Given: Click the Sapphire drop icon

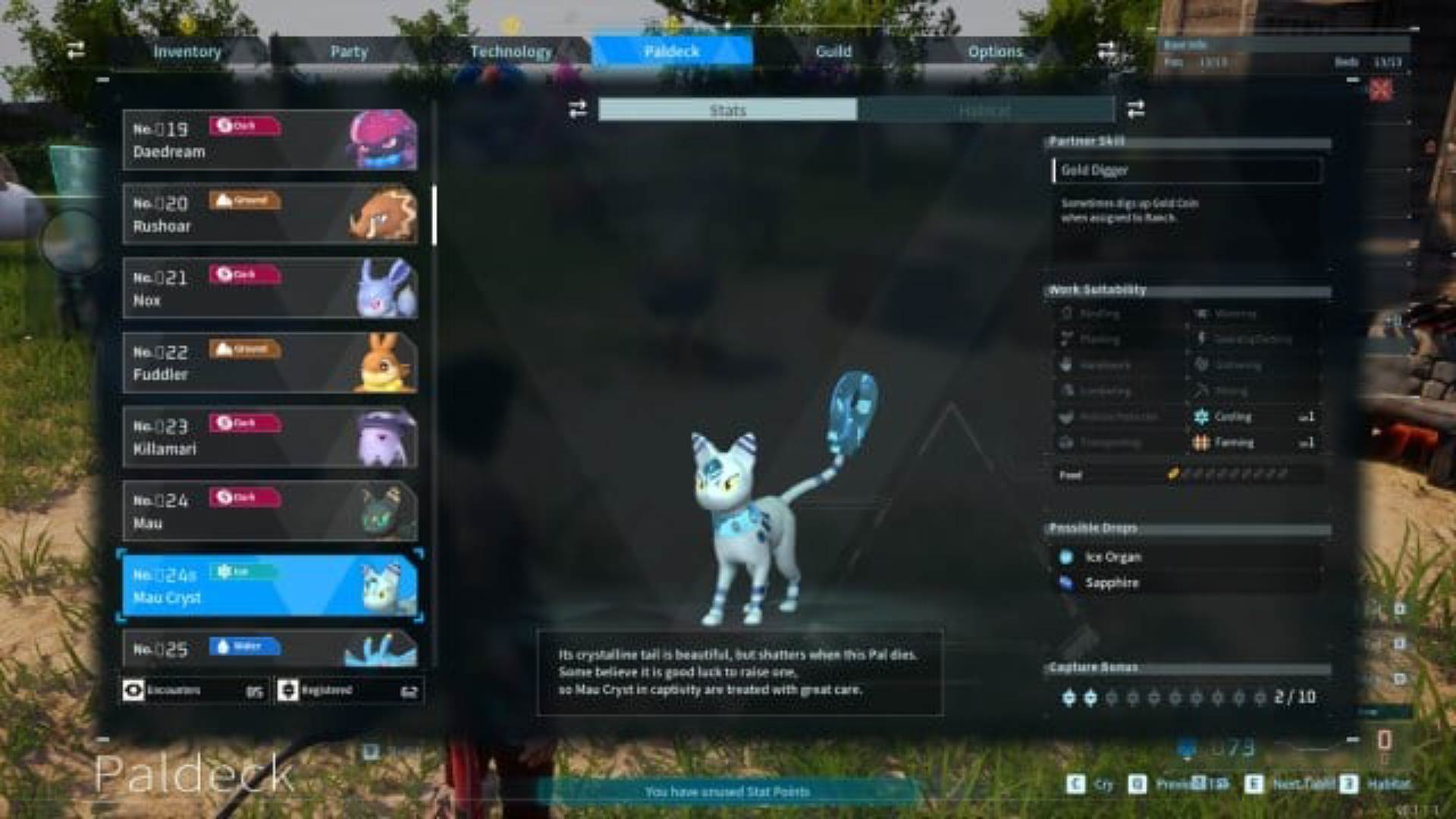Looking at the screenshot, I should coord(1065,582).
